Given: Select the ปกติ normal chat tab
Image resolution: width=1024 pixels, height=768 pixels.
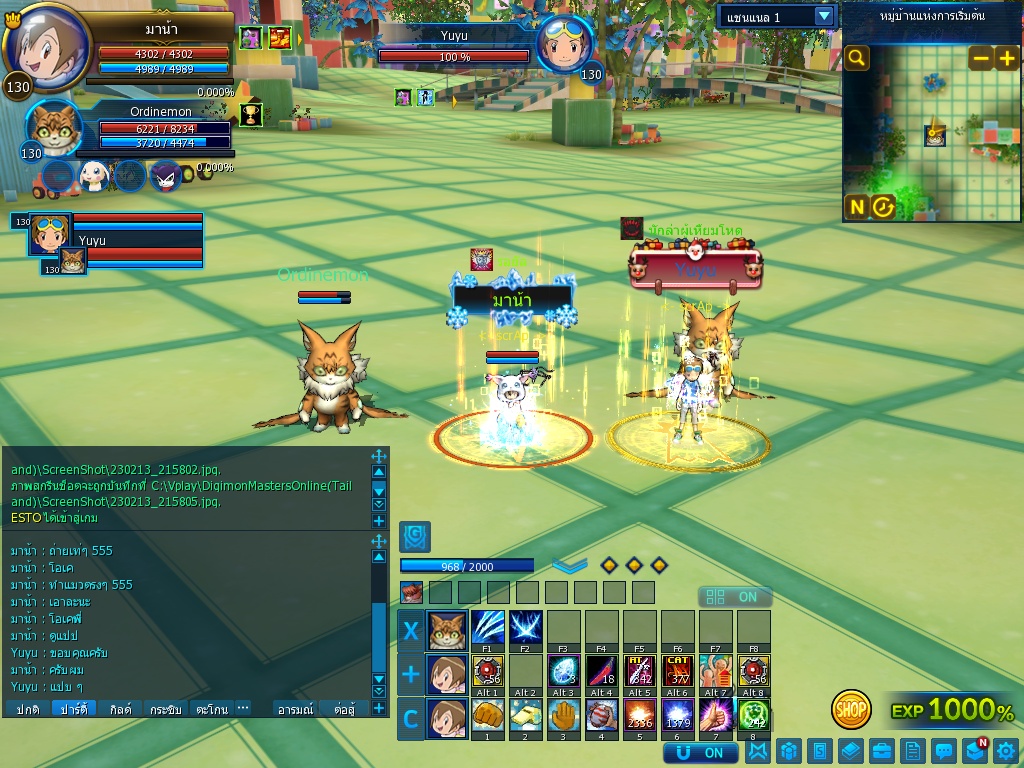Looking at the screenshot, I should click(x=28, y=709).
